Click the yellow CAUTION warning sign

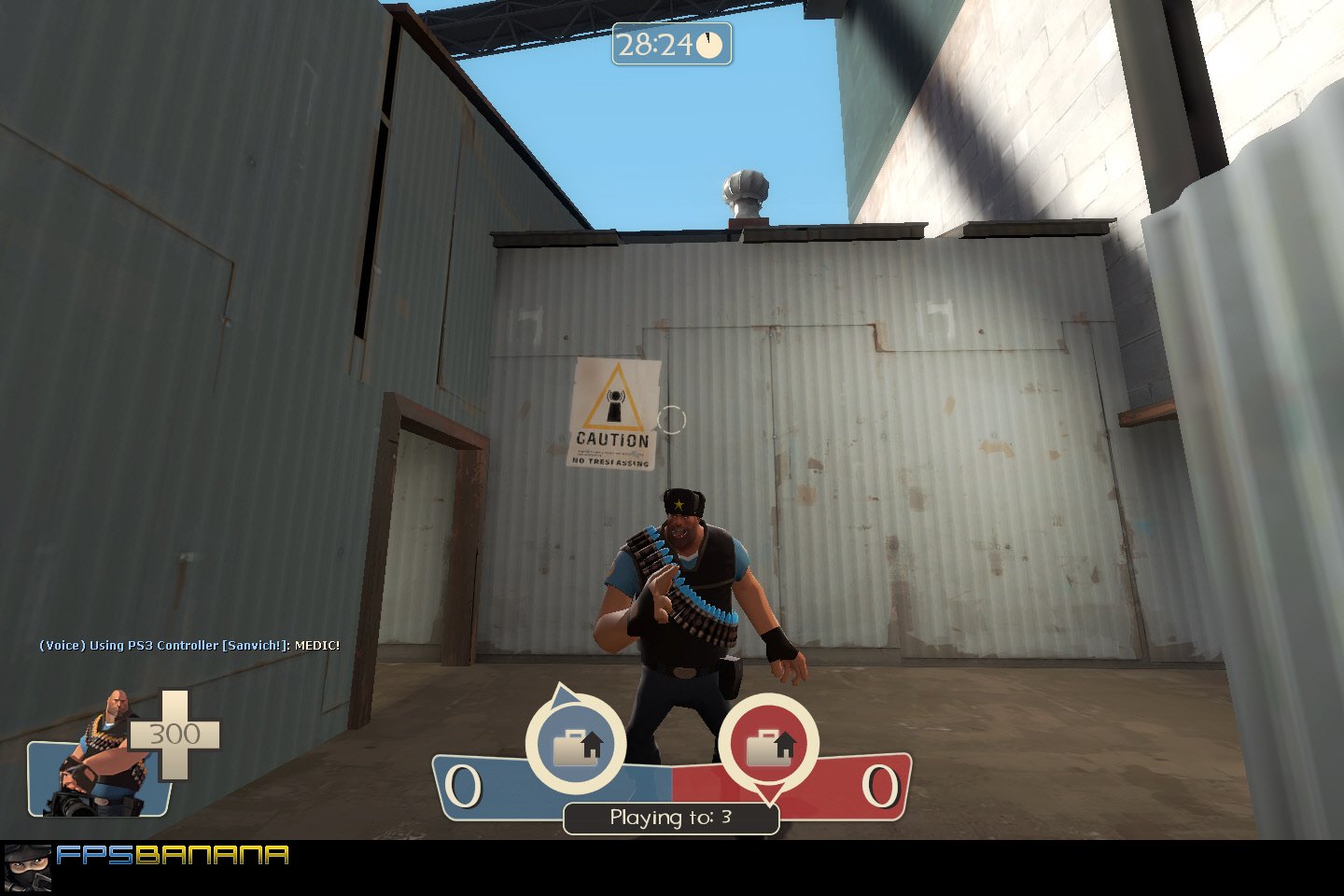point(615,411)
